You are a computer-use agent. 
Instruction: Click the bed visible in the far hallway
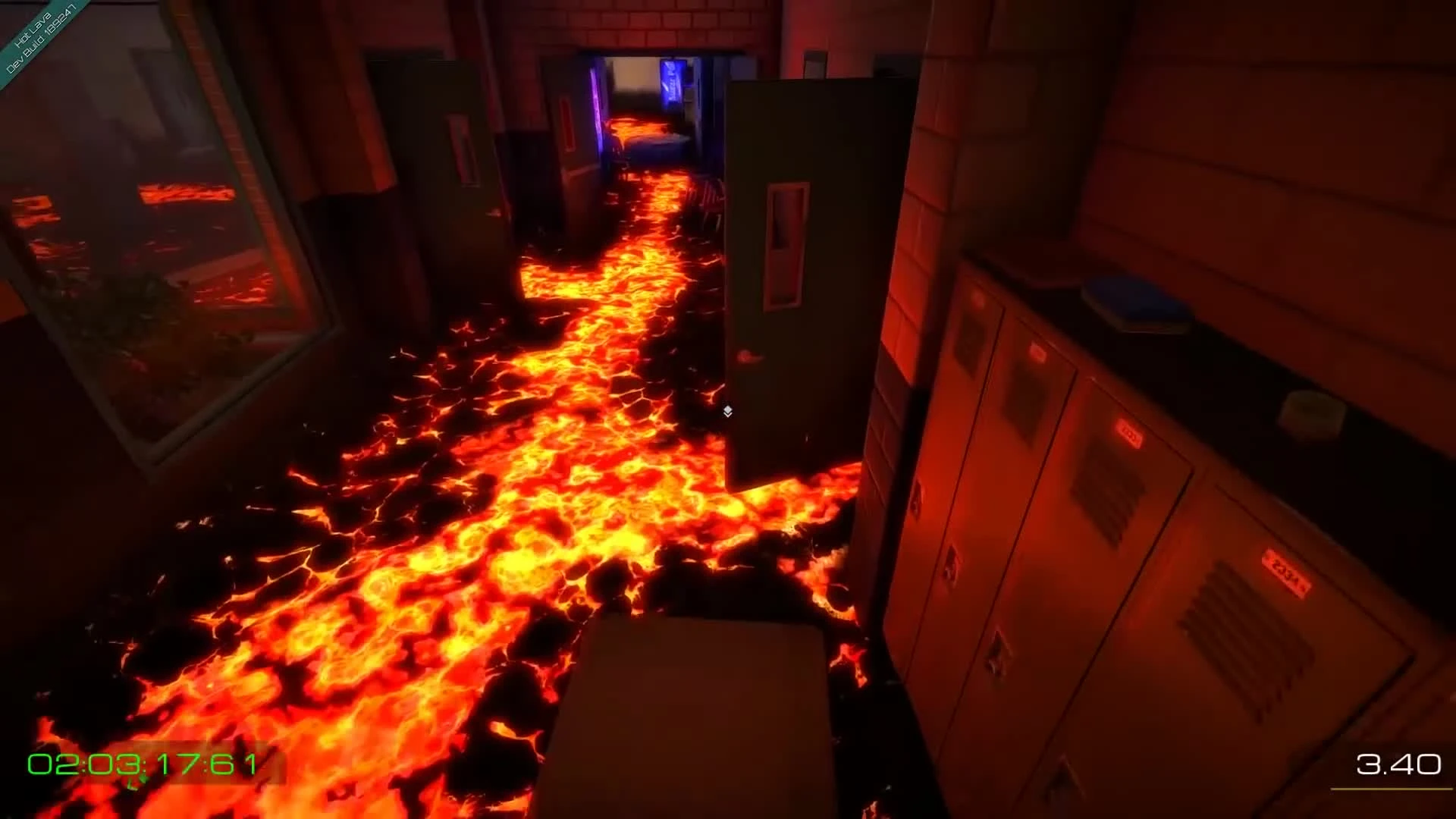[x=656, y=140]
